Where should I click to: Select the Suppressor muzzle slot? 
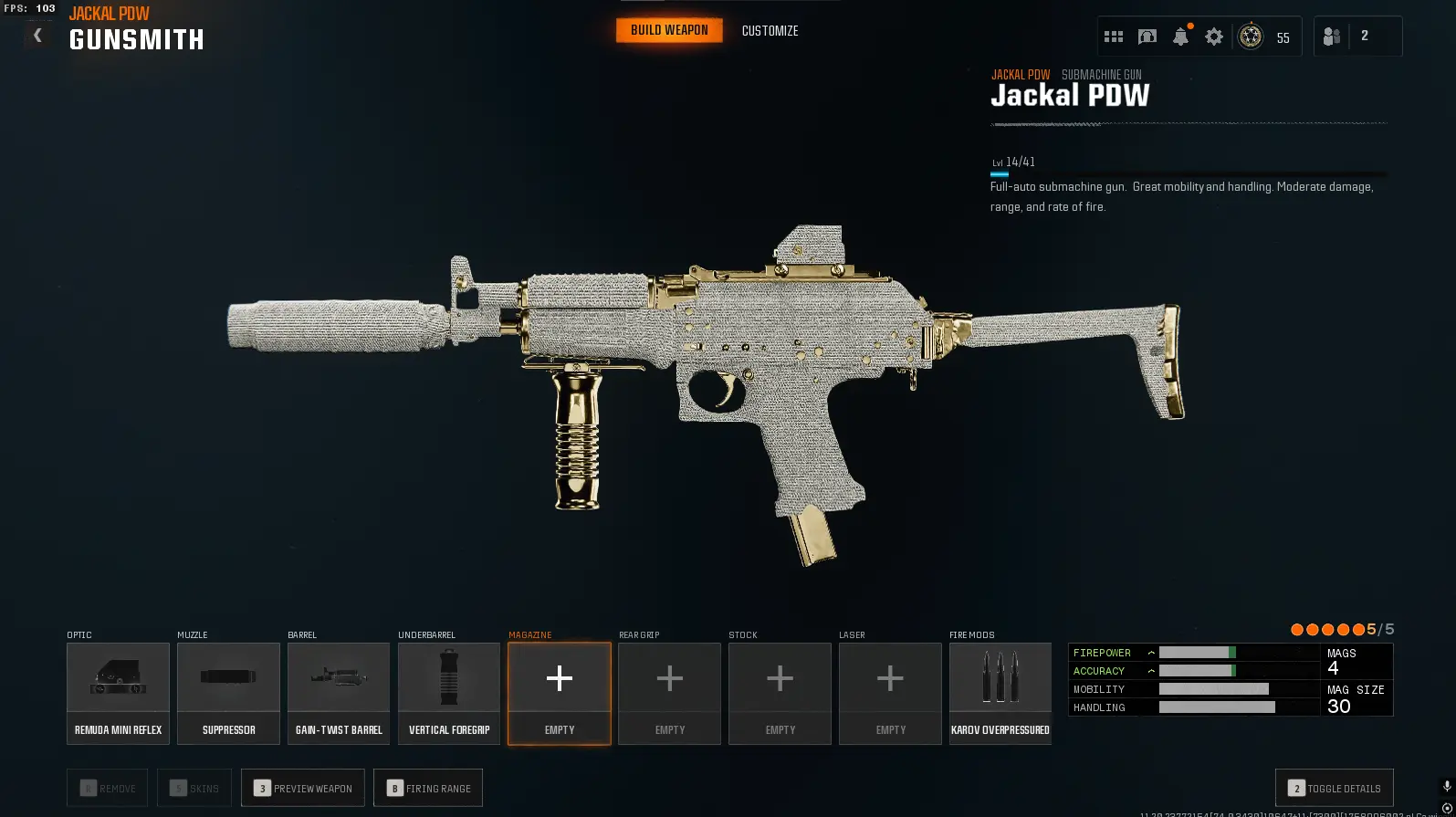(228, 693)
